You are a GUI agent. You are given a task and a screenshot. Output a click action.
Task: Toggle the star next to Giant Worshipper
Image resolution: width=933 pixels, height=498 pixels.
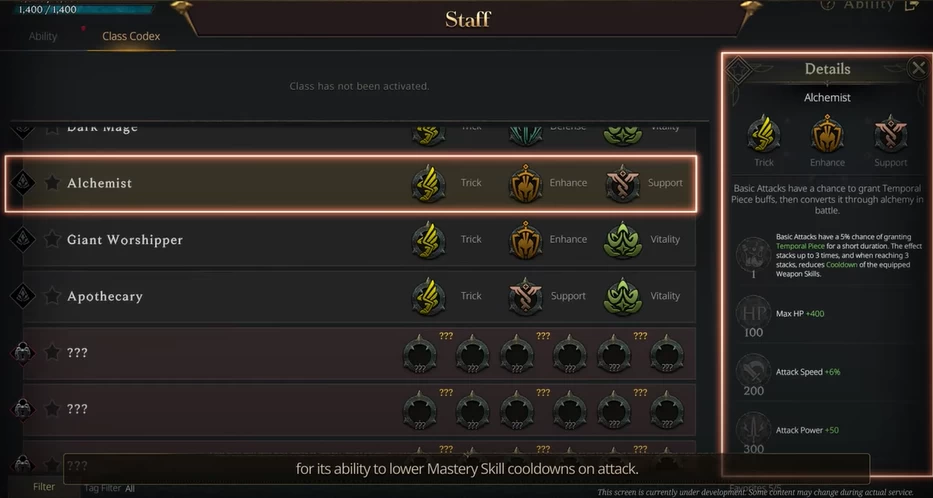[52, 240]
